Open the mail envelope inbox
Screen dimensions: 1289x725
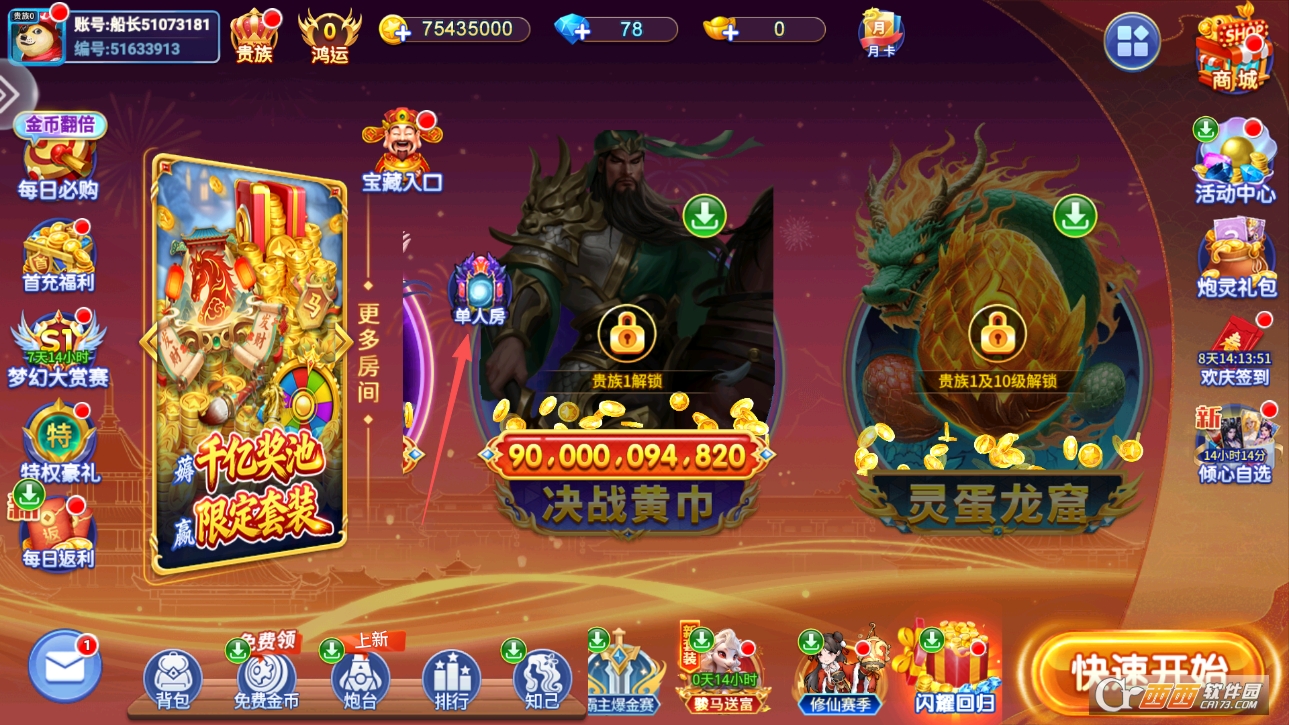click(65, 665)
